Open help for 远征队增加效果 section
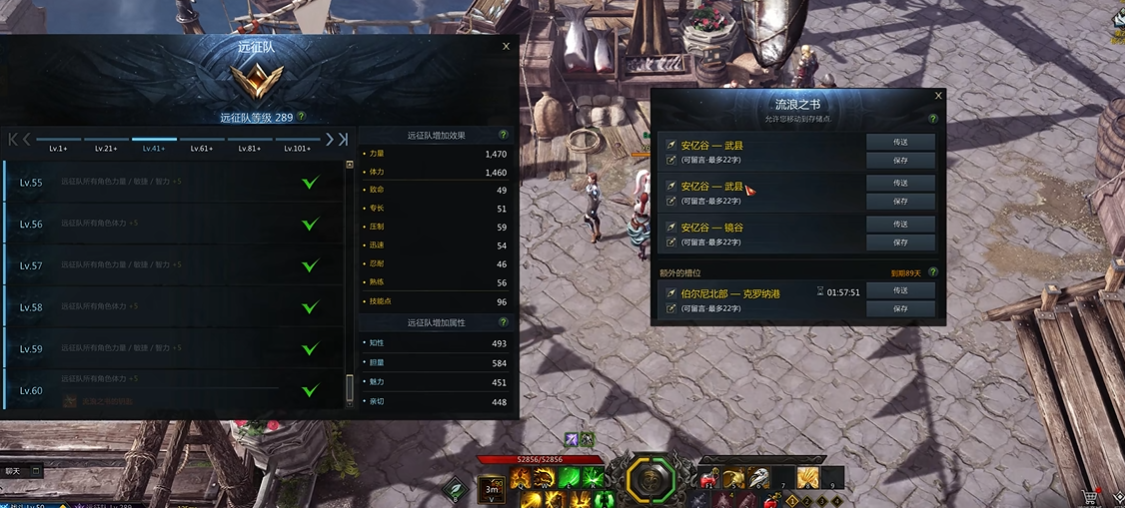Viewport: 1125px width, 508px height. click(x=503, y=135)
